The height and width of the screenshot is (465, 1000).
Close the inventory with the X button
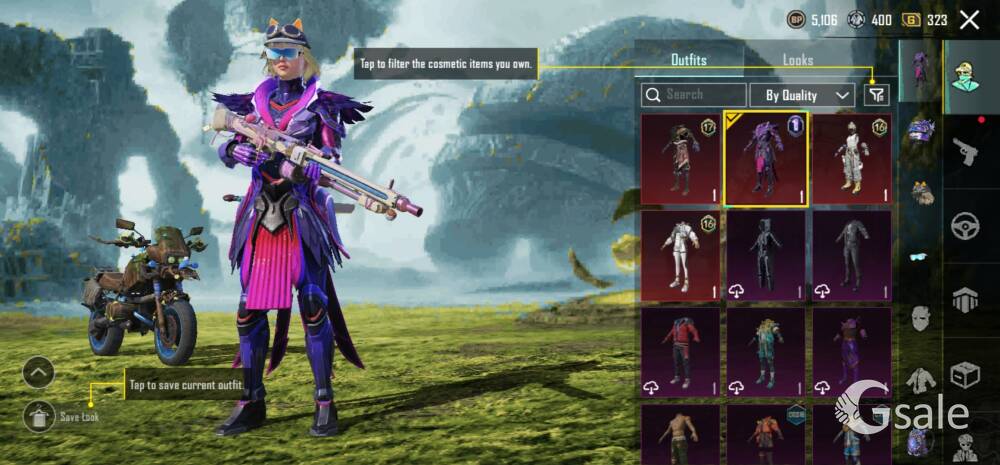(x=969, y=19)
